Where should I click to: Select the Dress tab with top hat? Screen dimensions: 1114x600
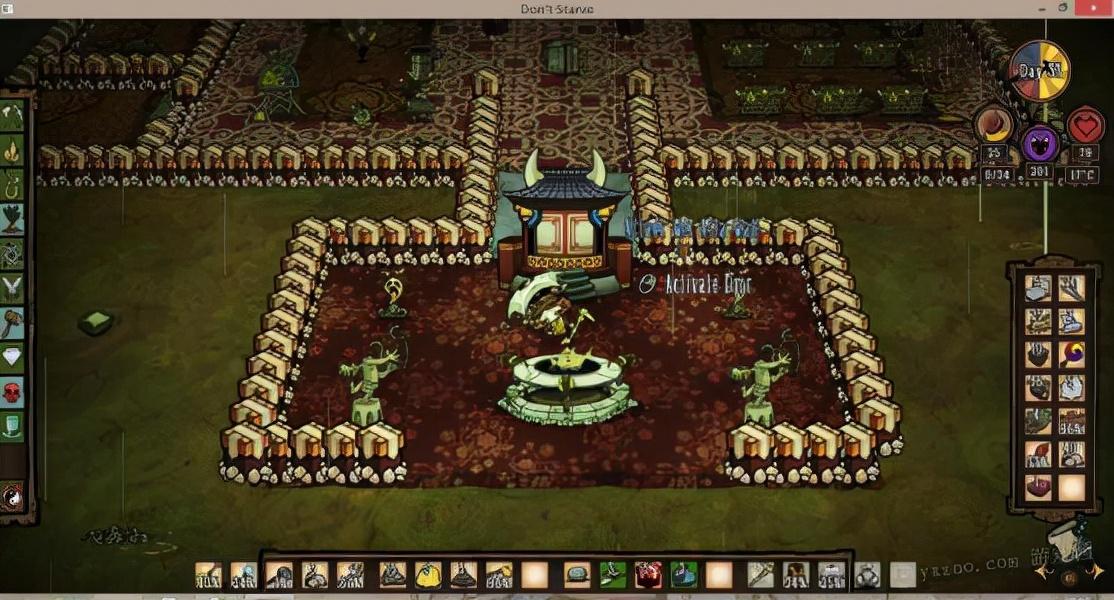click(x=14, y=427)
